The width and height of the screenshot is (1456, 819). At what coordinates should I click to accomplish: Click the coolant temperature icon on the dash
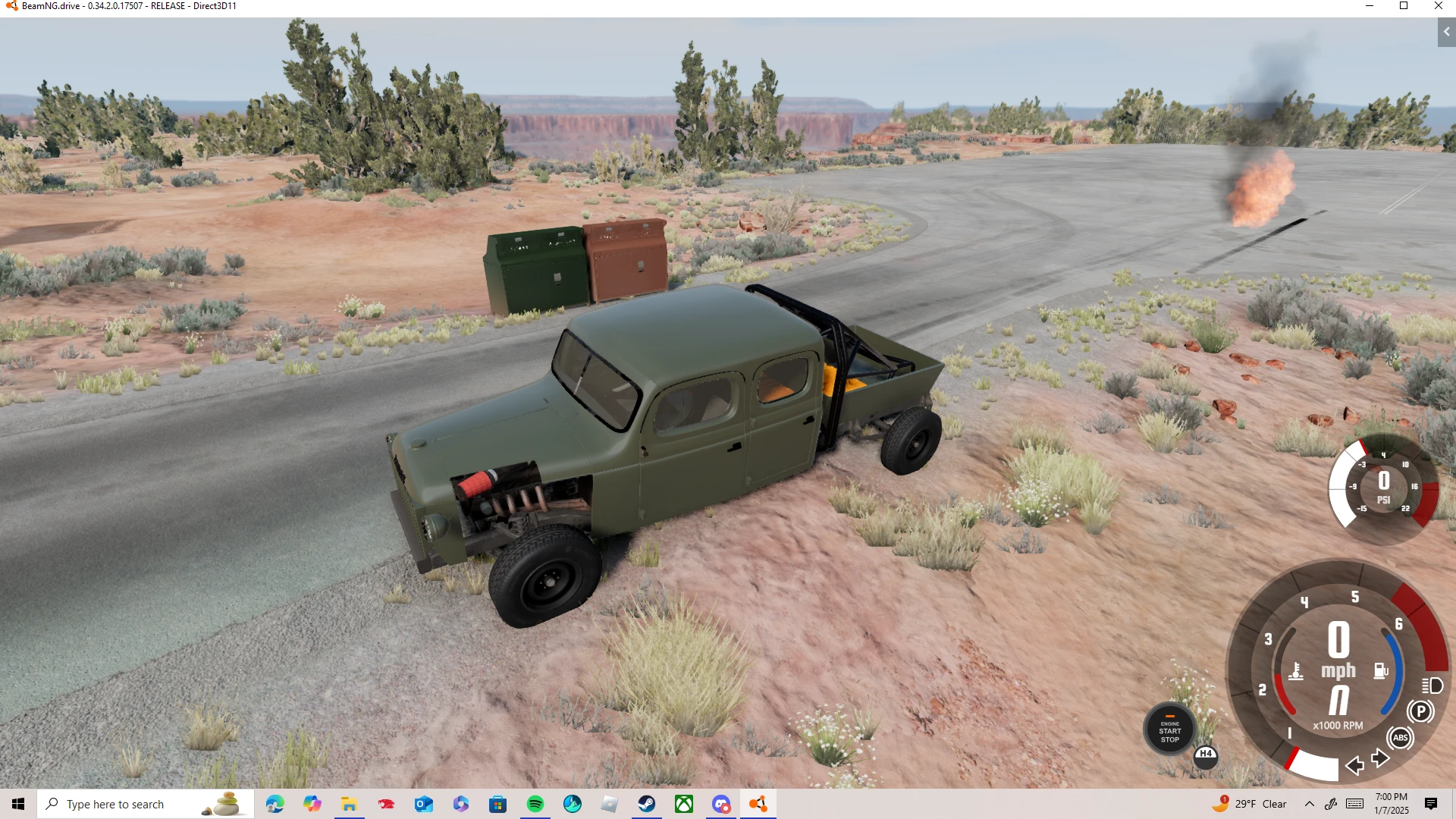click(x=1296, y=671)
